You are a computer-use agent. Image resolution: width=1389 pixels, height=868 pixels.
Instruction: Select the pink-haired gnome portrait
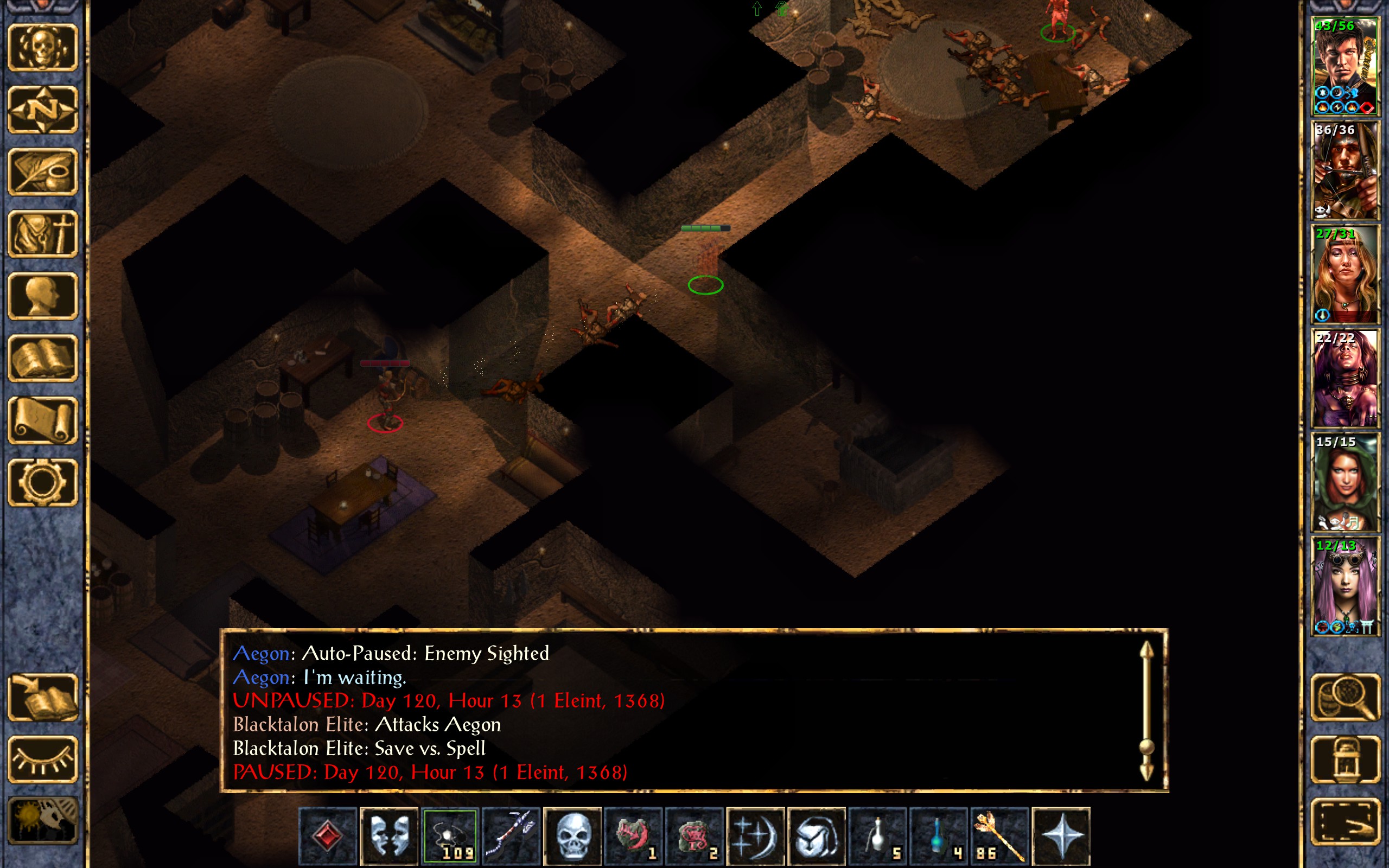1345,585
